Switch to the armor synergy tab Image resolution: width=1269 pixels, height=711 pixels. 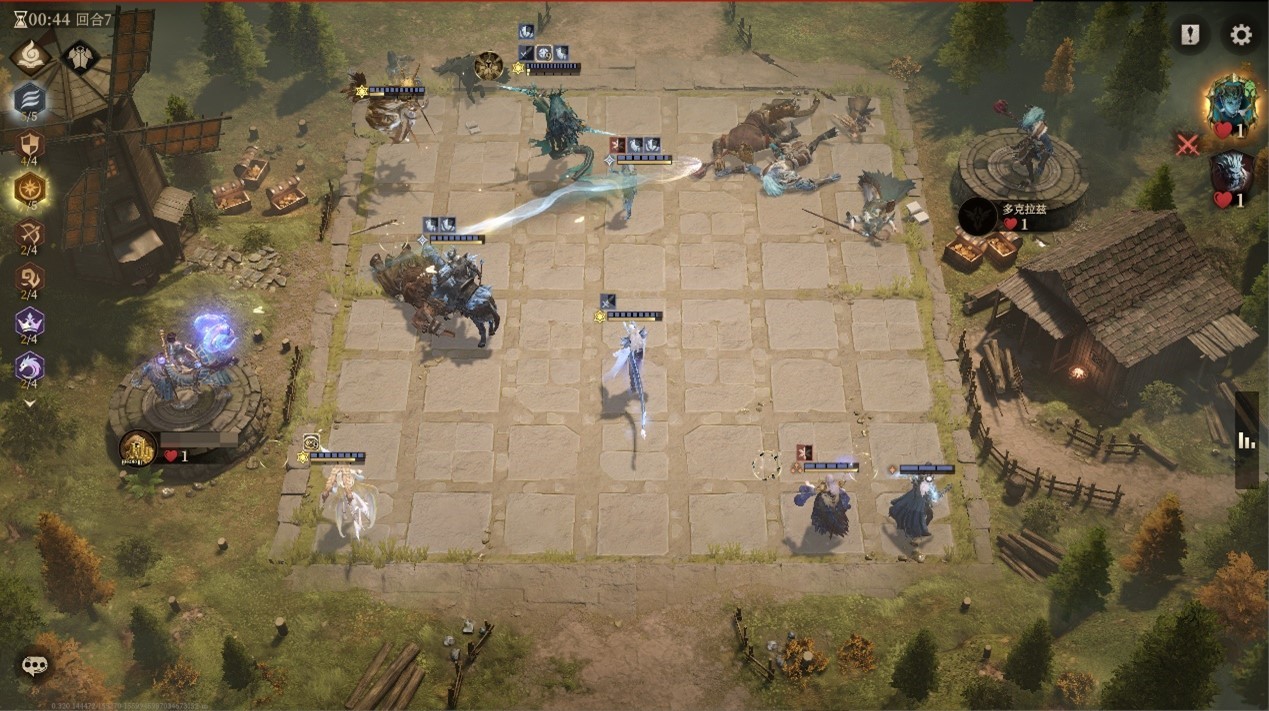(79, 57)
